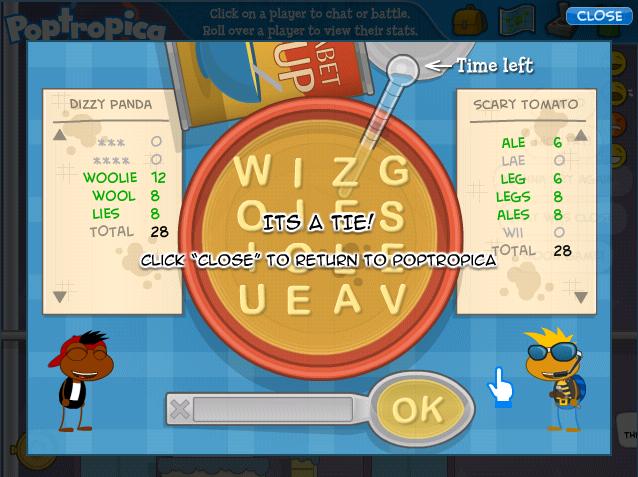Choose the letter G in the soup
638x477 pixels.
(395, 167)
